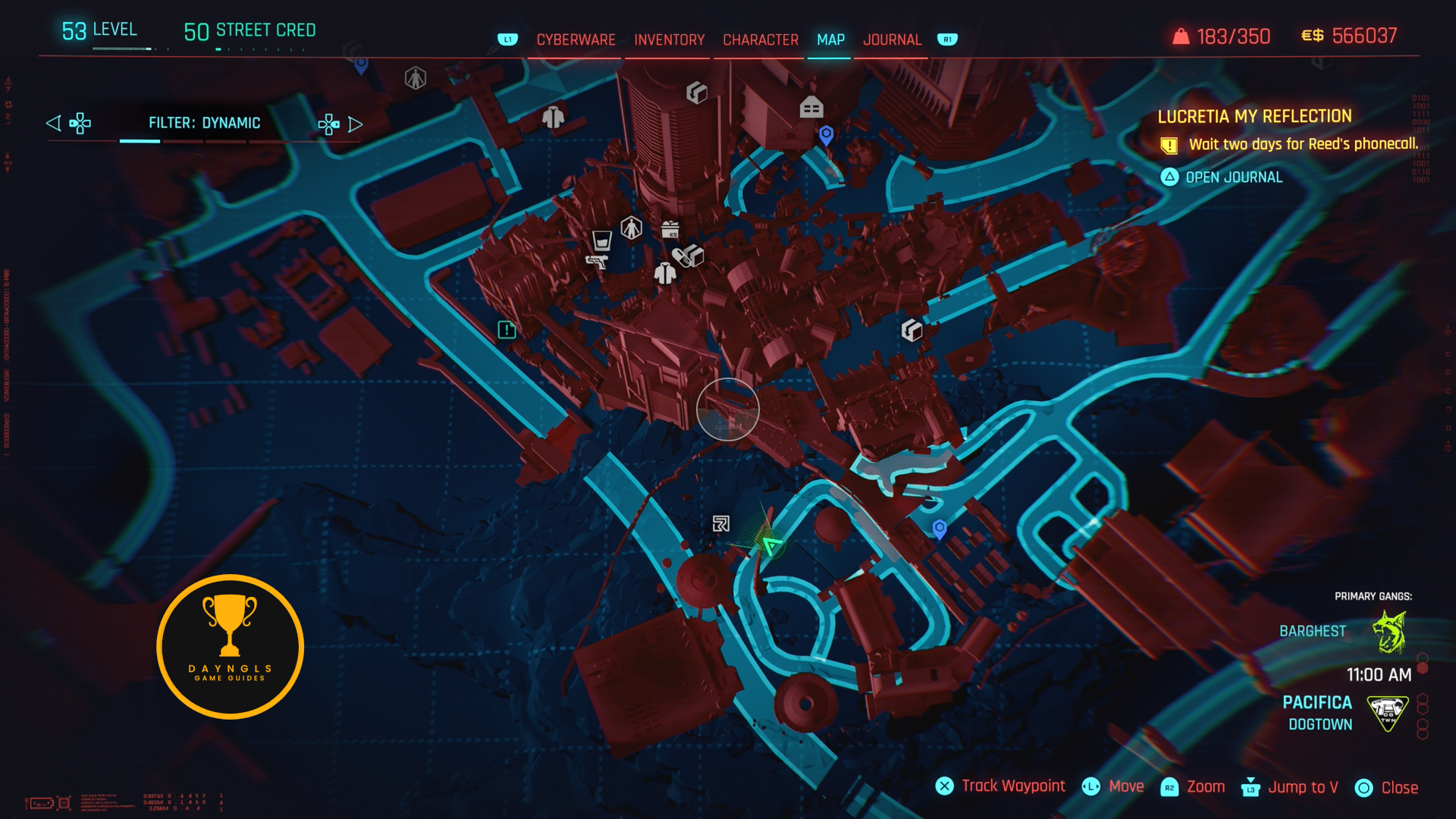The height and width of the screenshot is (819, 1456).
Task: Click the green player arrow on map
Action: (x=771, y=544)
